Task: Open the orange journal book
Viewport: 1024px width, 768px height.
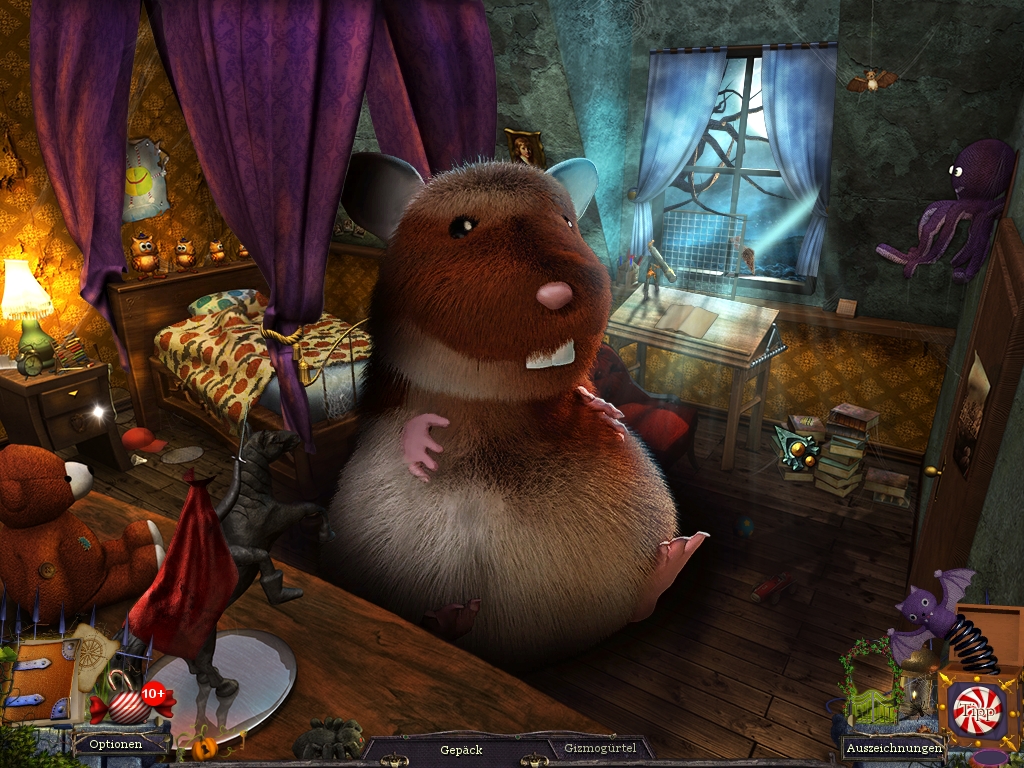Action: tap(38, 680)
